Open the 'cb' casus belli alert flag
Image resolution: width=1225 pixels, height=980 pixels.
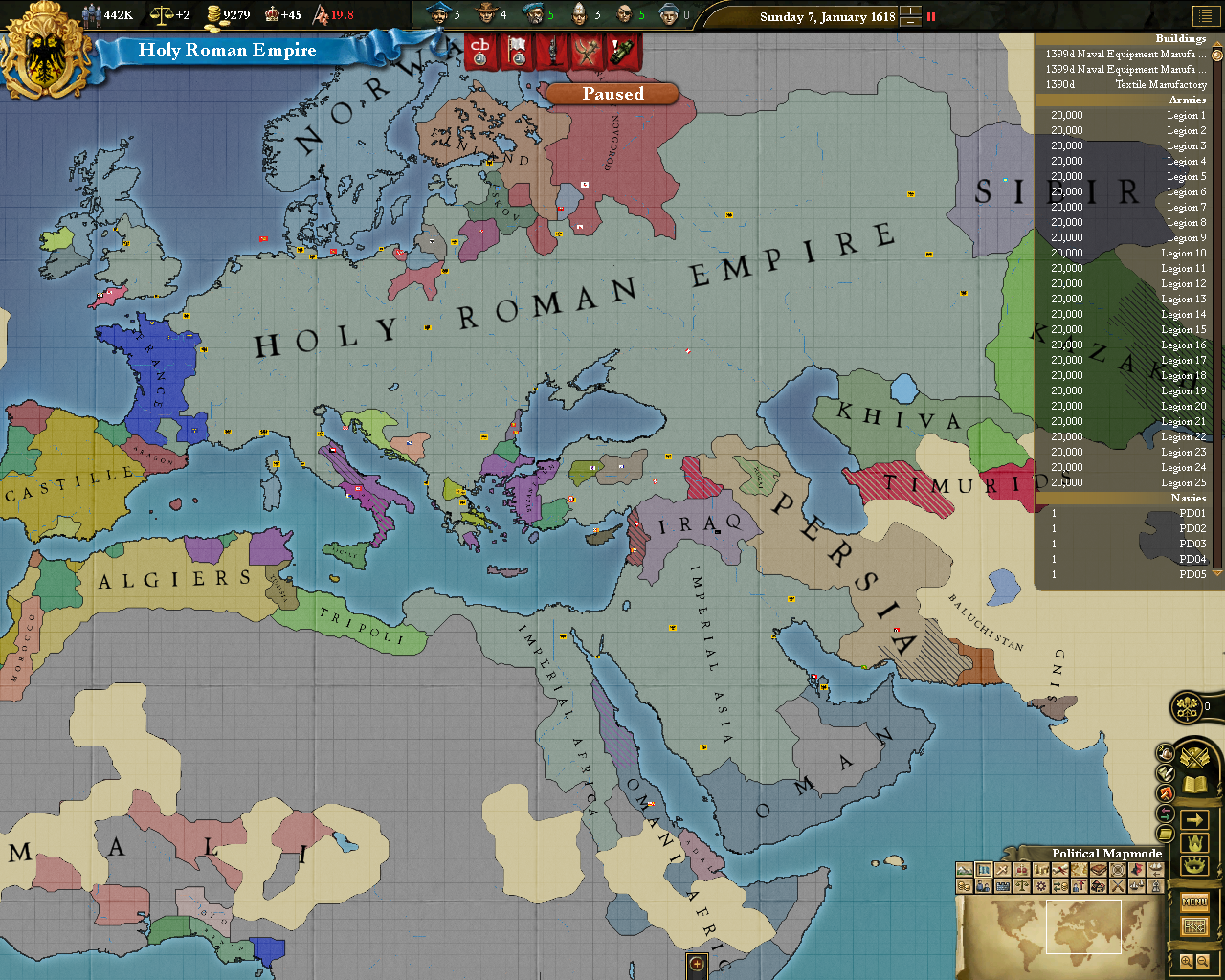[479, 50]
